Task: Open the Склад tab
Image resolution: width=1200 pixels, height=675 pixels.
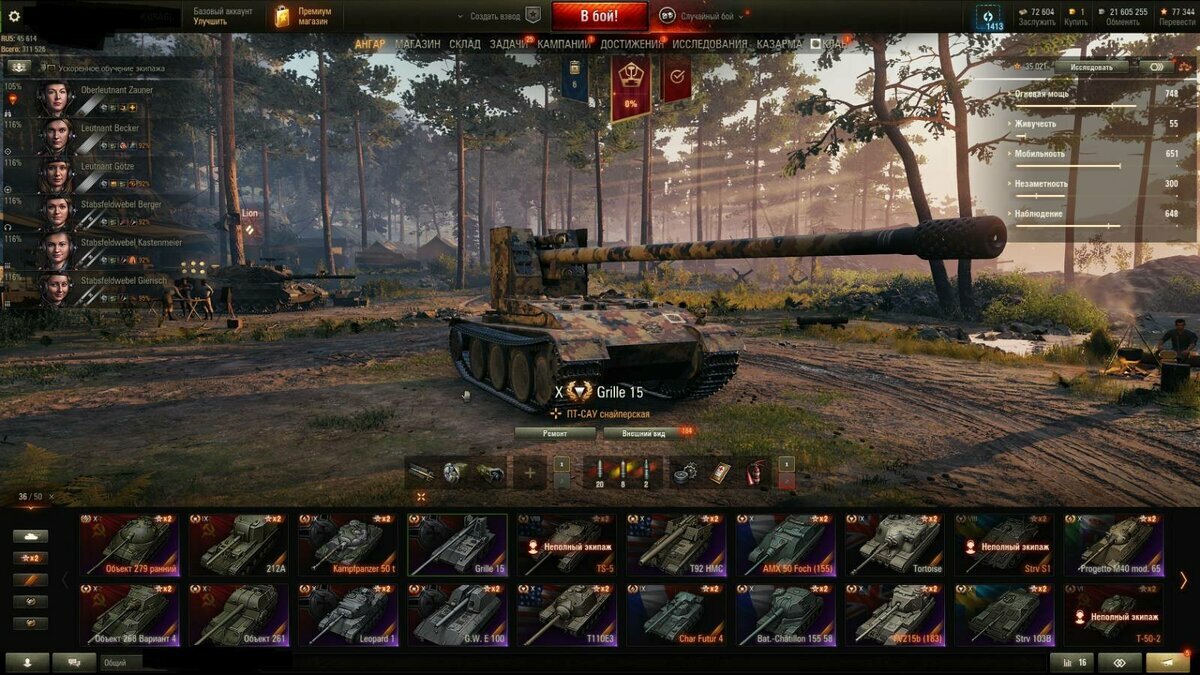Action: pos(465,44)
